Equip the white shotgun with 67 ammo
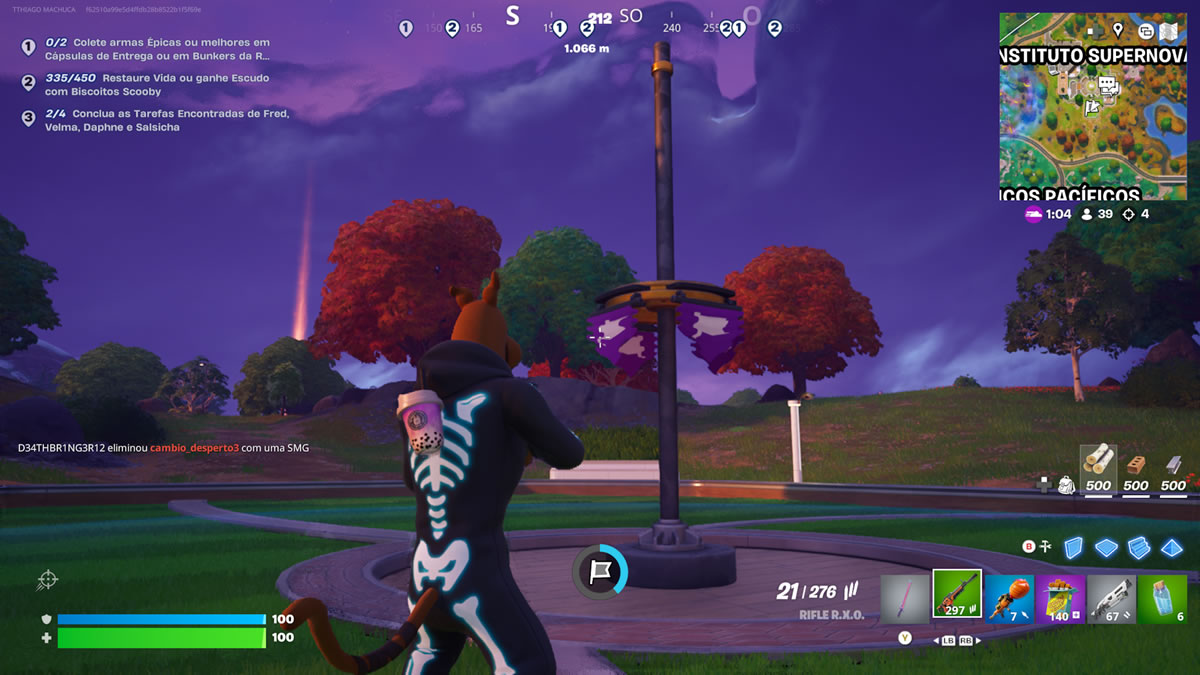 [x=1111, y=598]
